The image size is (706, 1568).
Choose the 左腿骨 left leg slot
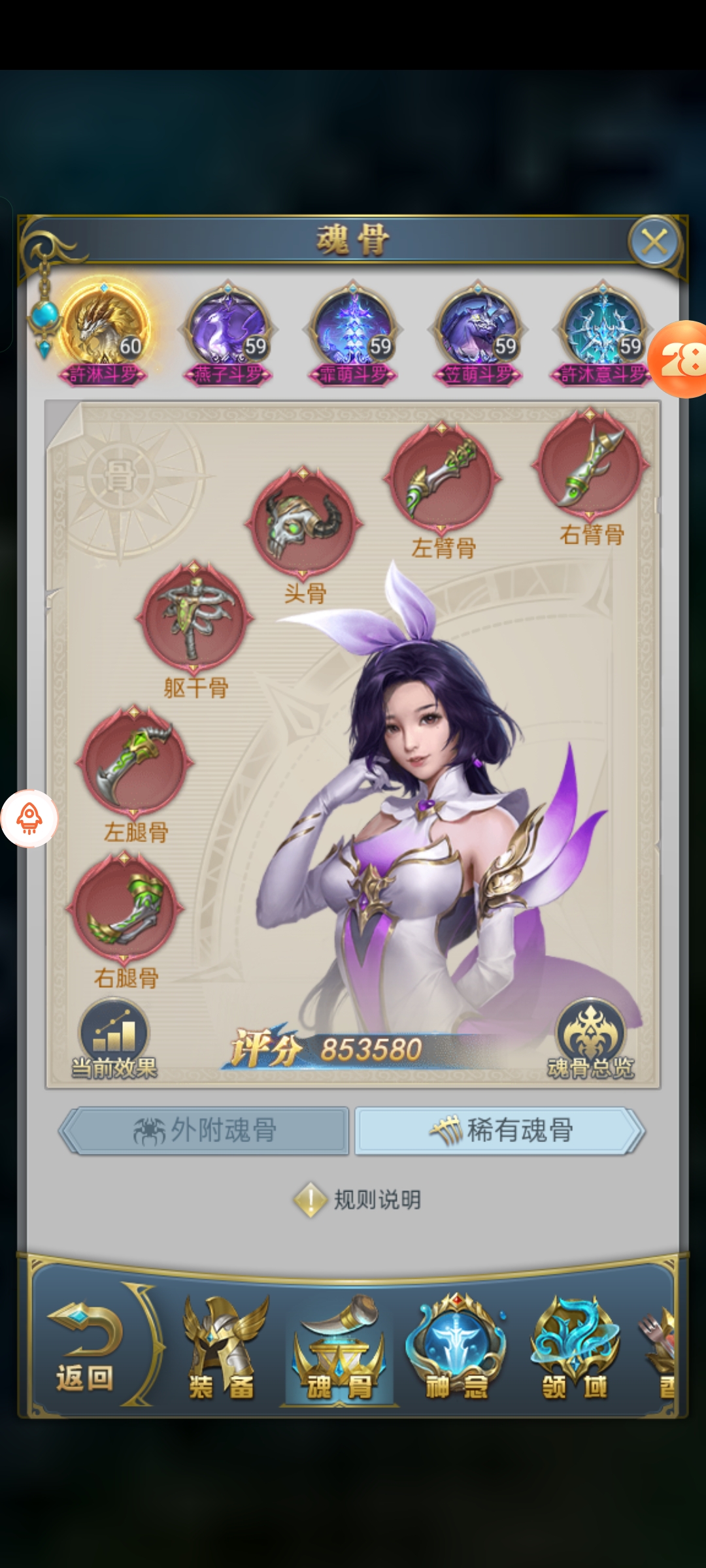[x=135, y=761]
